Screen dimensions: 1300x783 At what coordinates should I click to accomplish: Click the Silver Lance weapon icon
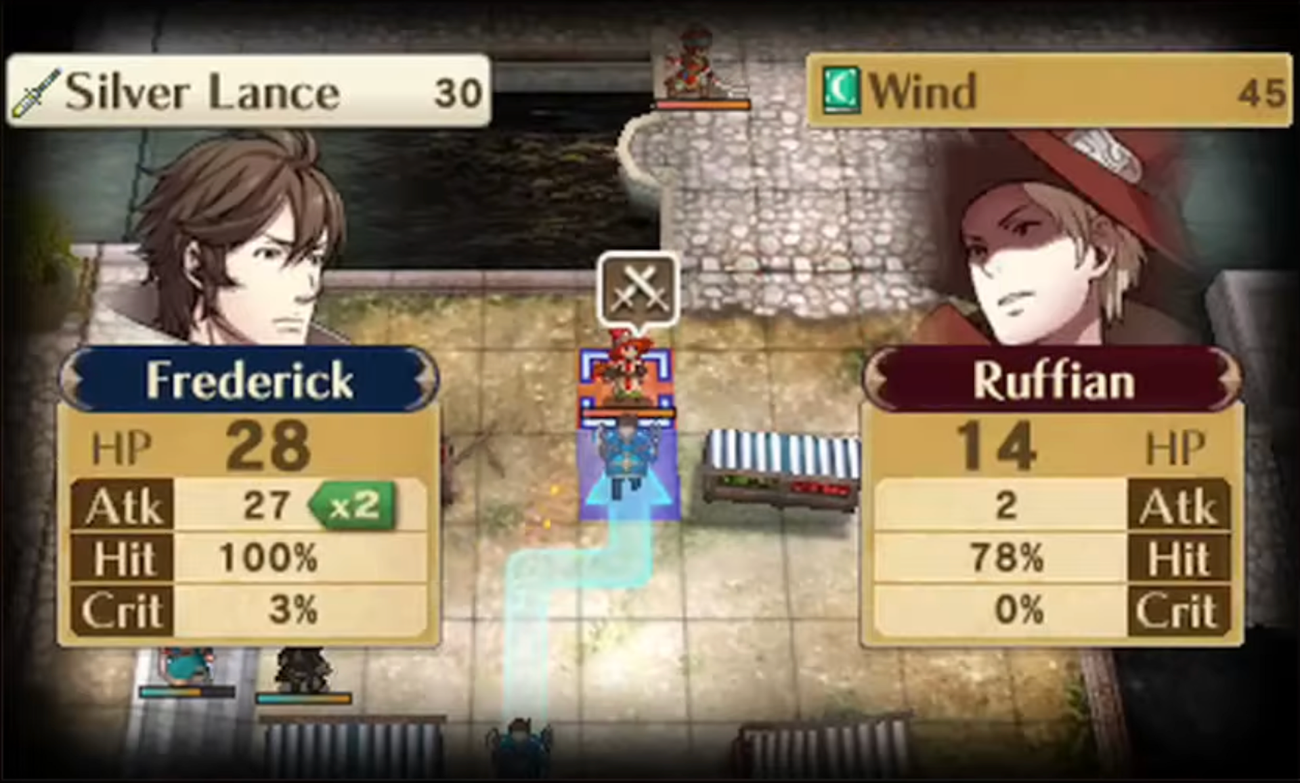click(x=35, y=90)
